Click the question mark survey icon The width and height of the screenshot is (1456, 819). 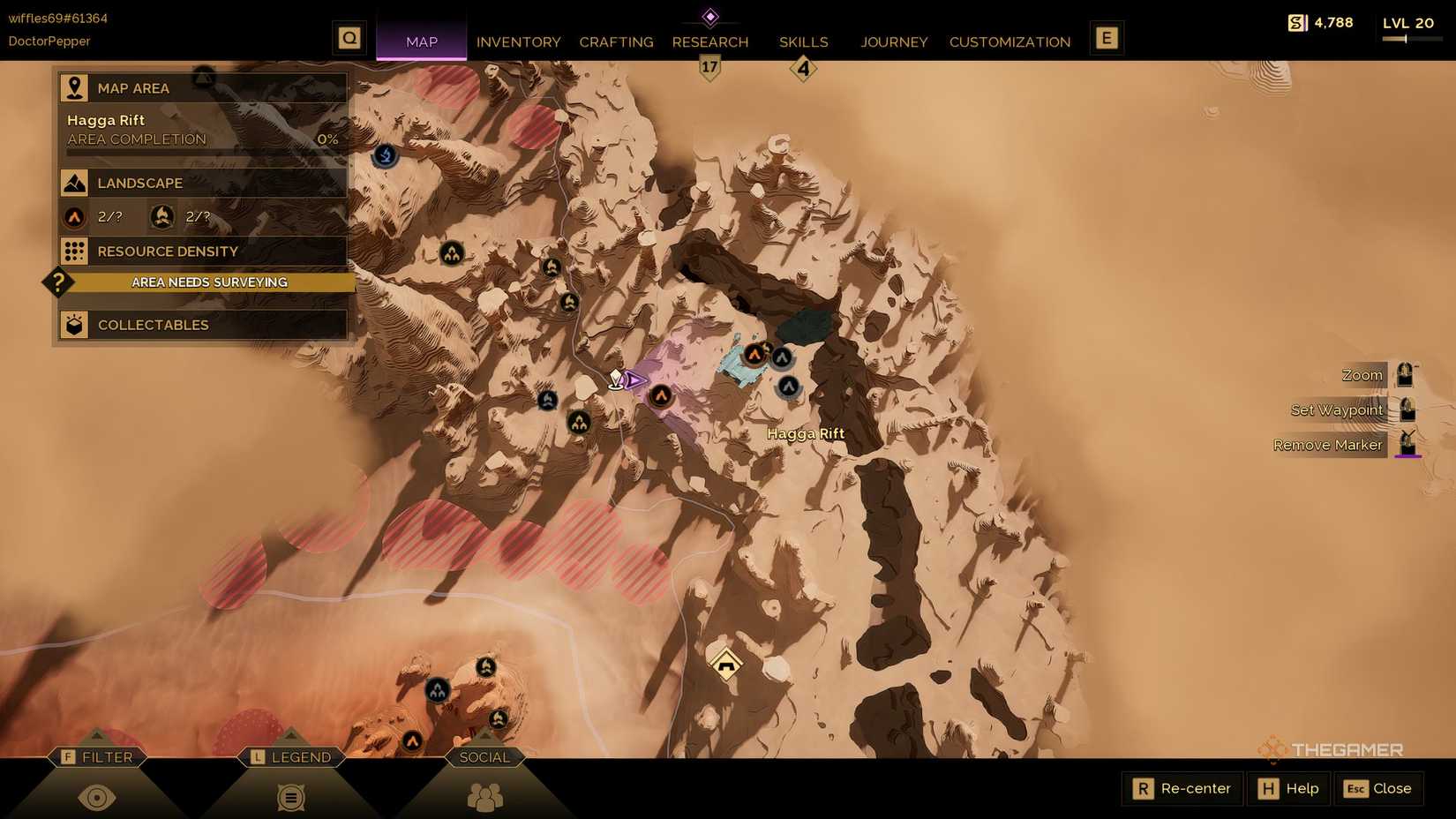tap(56, 282)
